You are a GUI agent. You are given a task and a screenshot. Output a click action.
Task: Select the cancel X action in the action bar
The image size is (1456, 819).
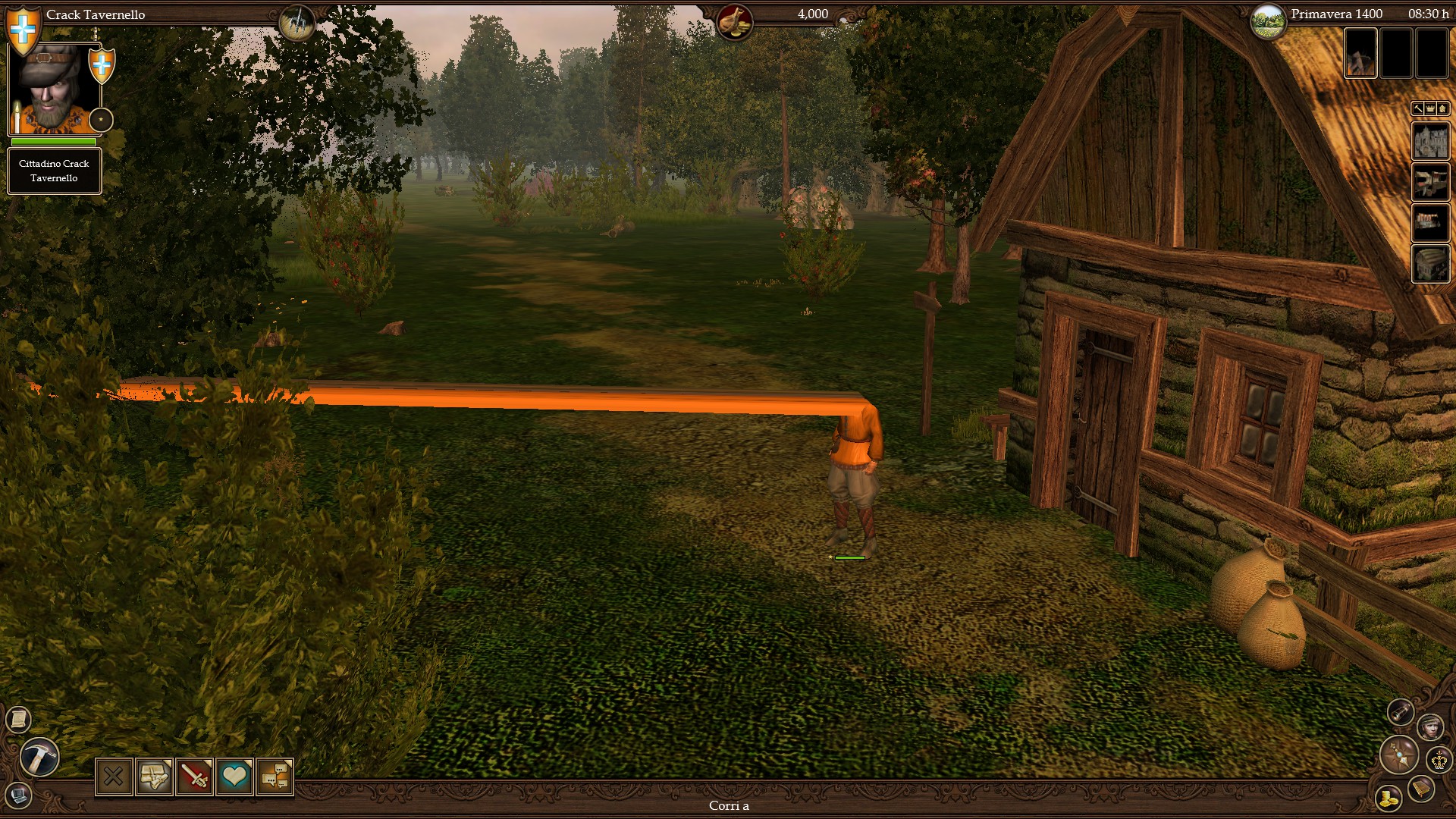tap(114, 777)
